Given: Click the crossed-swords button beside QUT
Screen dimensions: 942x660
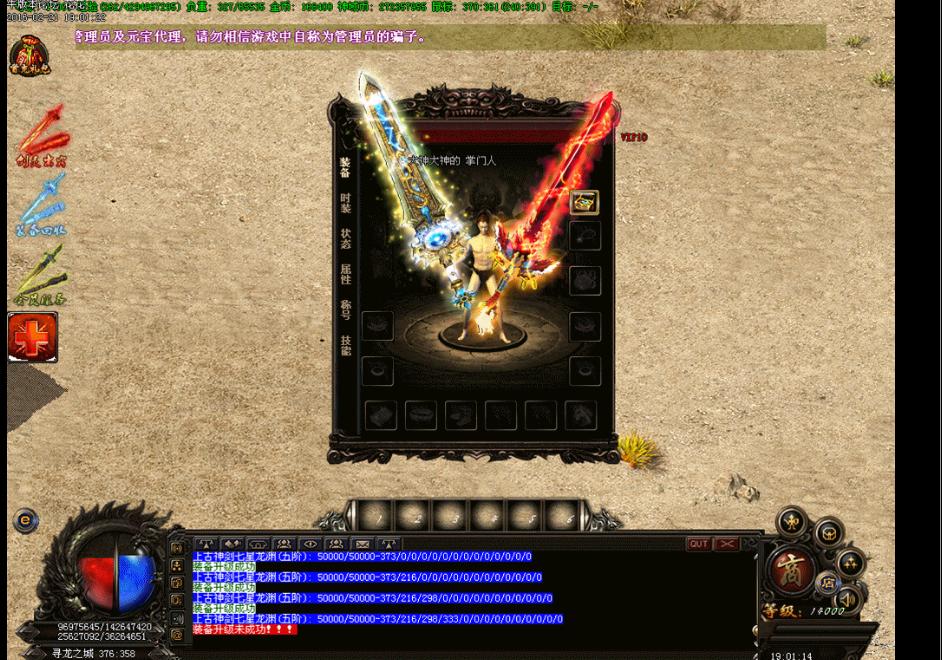Looking at the screenshot, I should 727,544.
